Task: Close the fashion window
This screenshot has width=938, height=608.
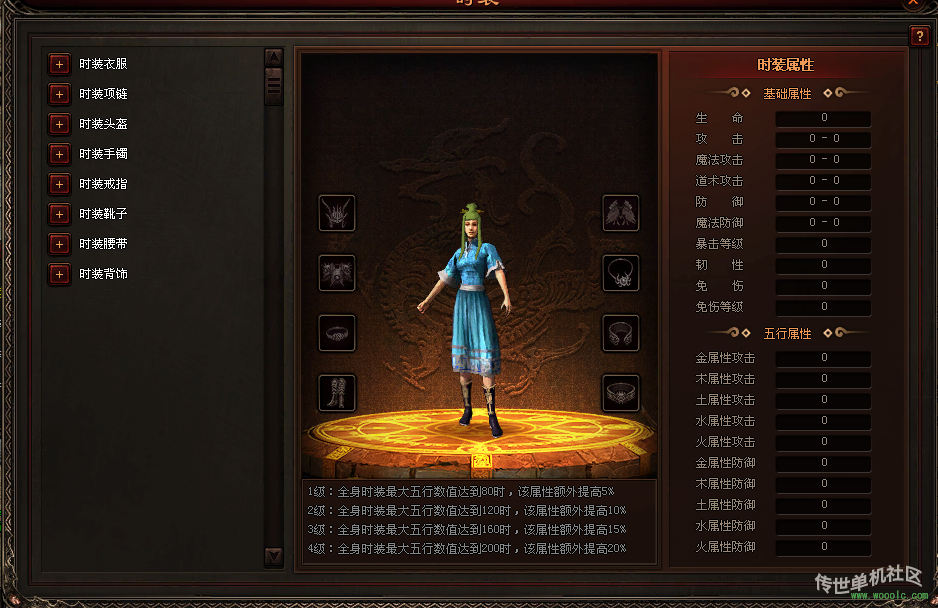Action: [913, 3]
